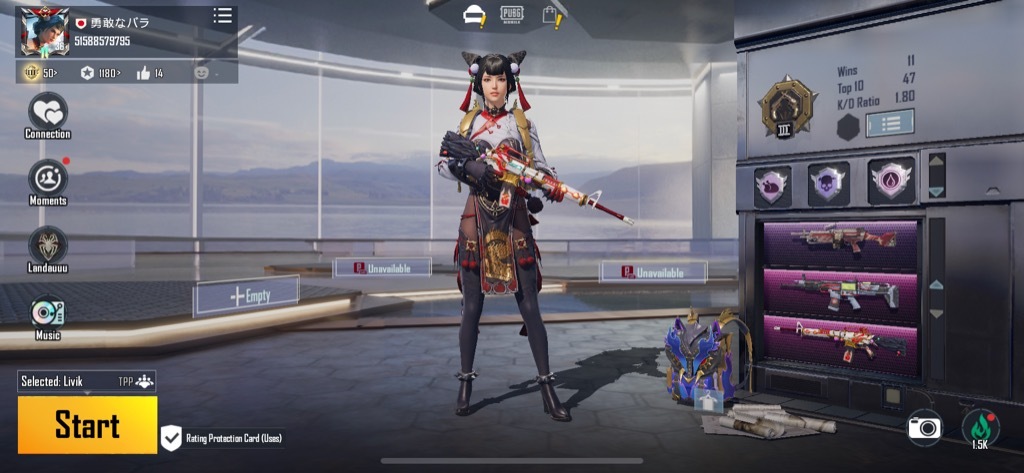The width and height of the screenshot is (1024, 473).
Task: Open the helmet icon at the top
Action: 474,14
